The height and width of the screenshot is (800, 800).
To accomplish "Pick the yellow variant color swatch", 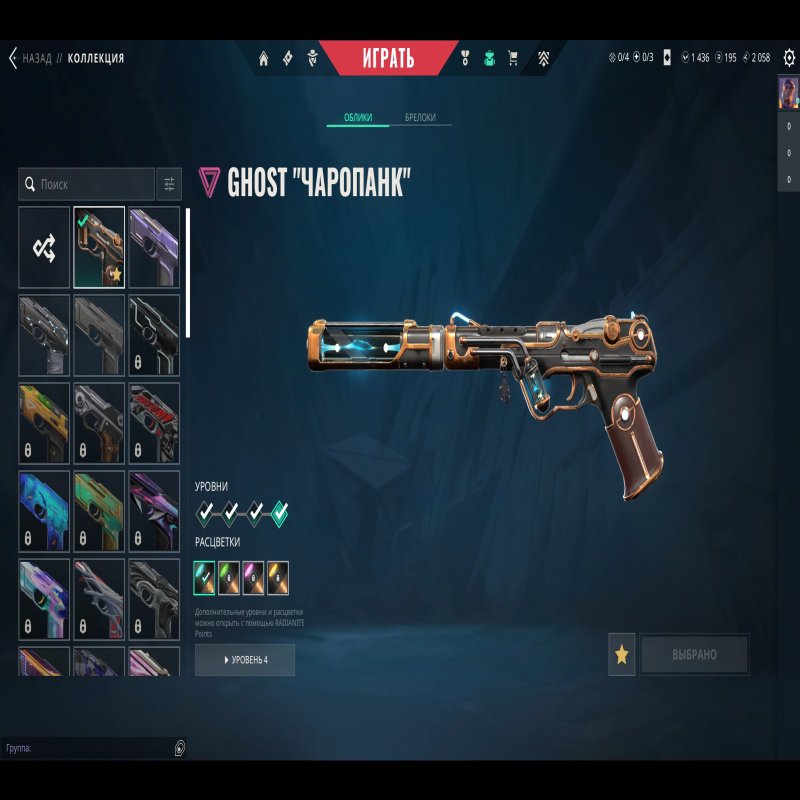I will (278, 574).
